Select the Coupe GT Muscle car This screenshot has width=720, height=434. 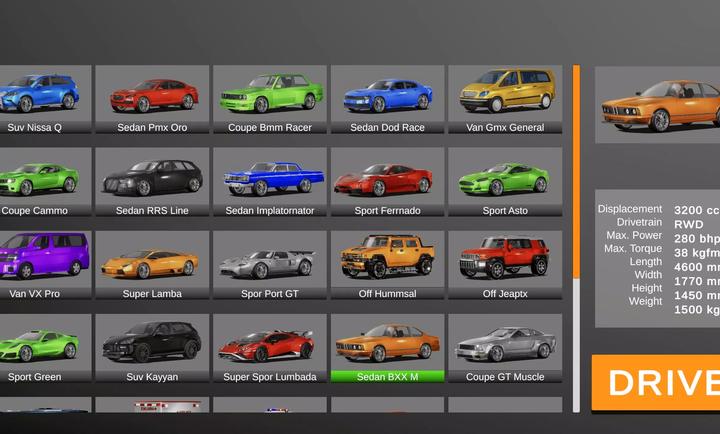click(x=505, y=347)
